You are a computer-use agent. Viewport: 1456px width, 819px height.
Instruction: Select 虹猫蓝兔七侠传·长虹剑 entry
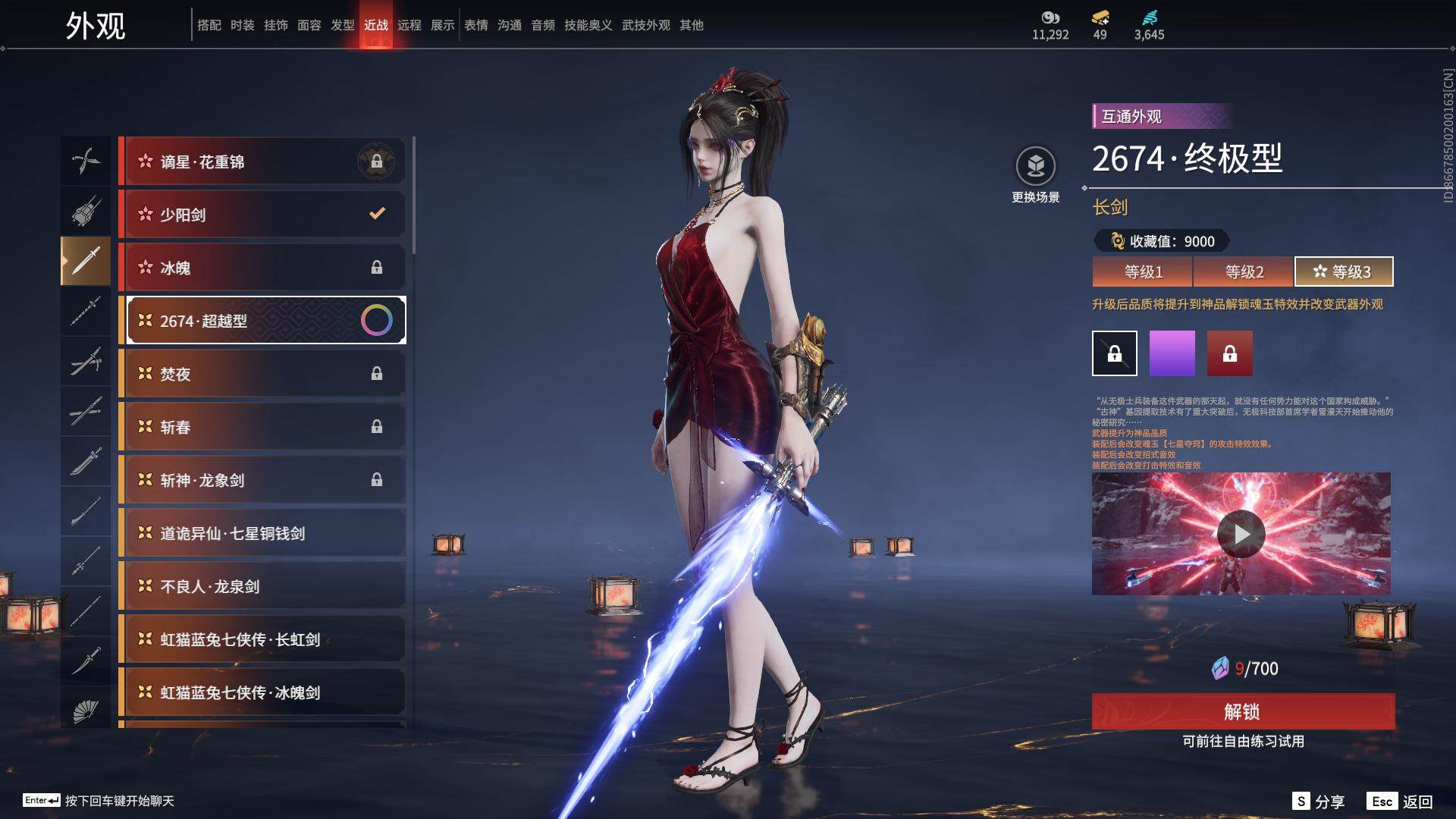coord(262,639)
